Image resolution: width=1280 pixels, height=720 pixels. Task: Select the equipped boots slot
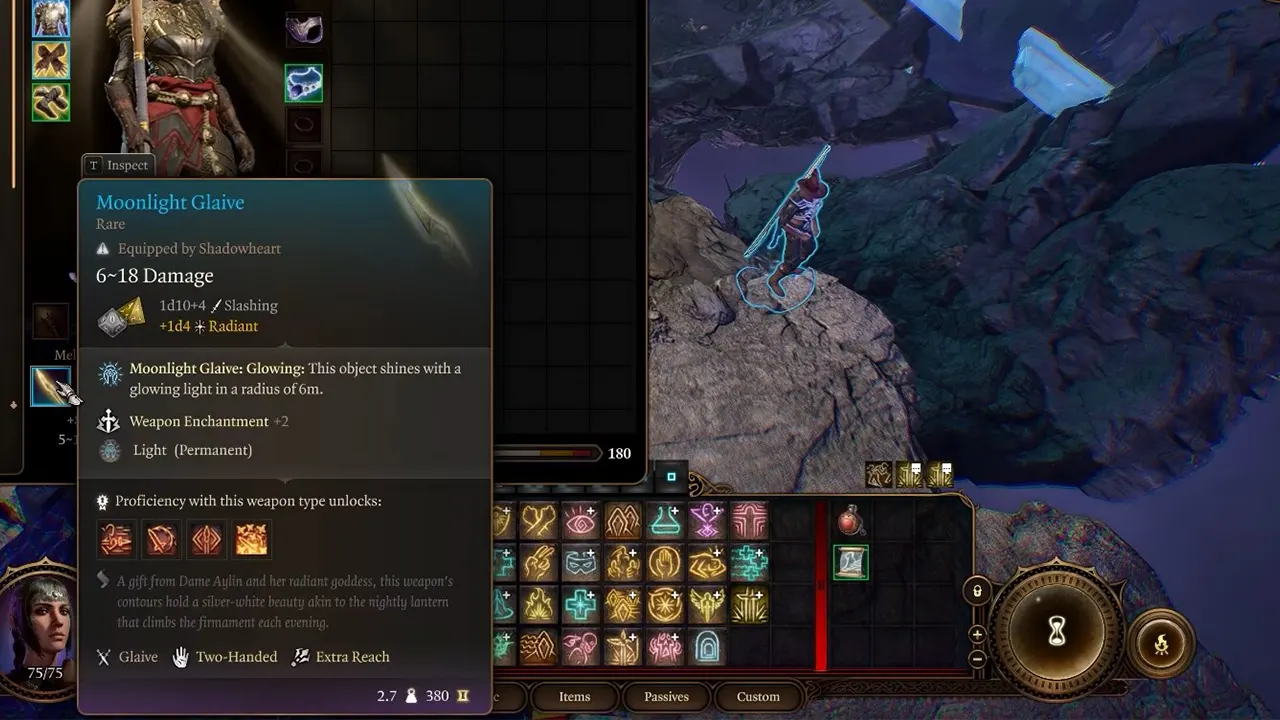51,102
